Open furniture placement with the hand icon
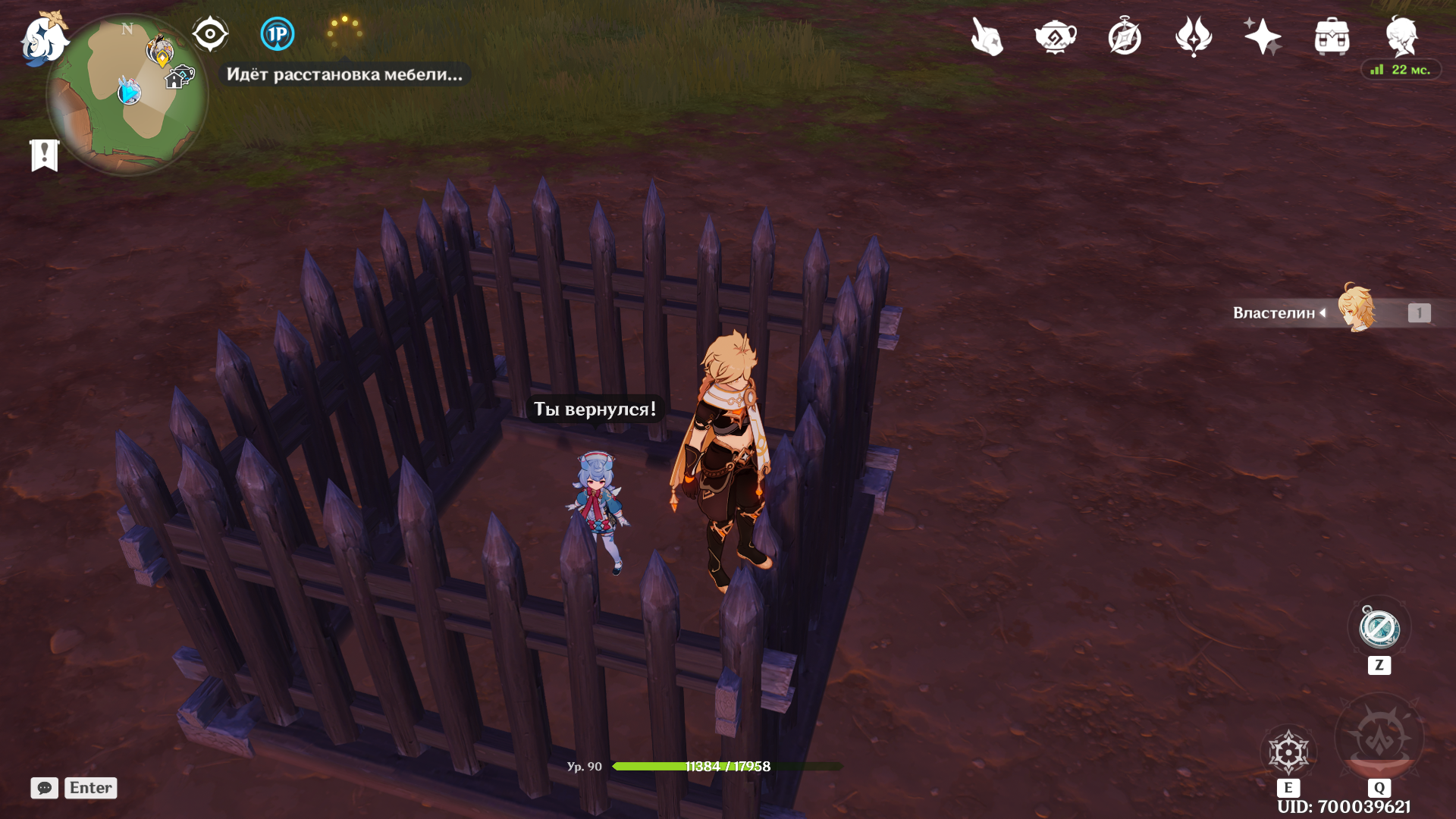Screen dimensions: 1456x819 pyautogui.click(x=987, y=36)
